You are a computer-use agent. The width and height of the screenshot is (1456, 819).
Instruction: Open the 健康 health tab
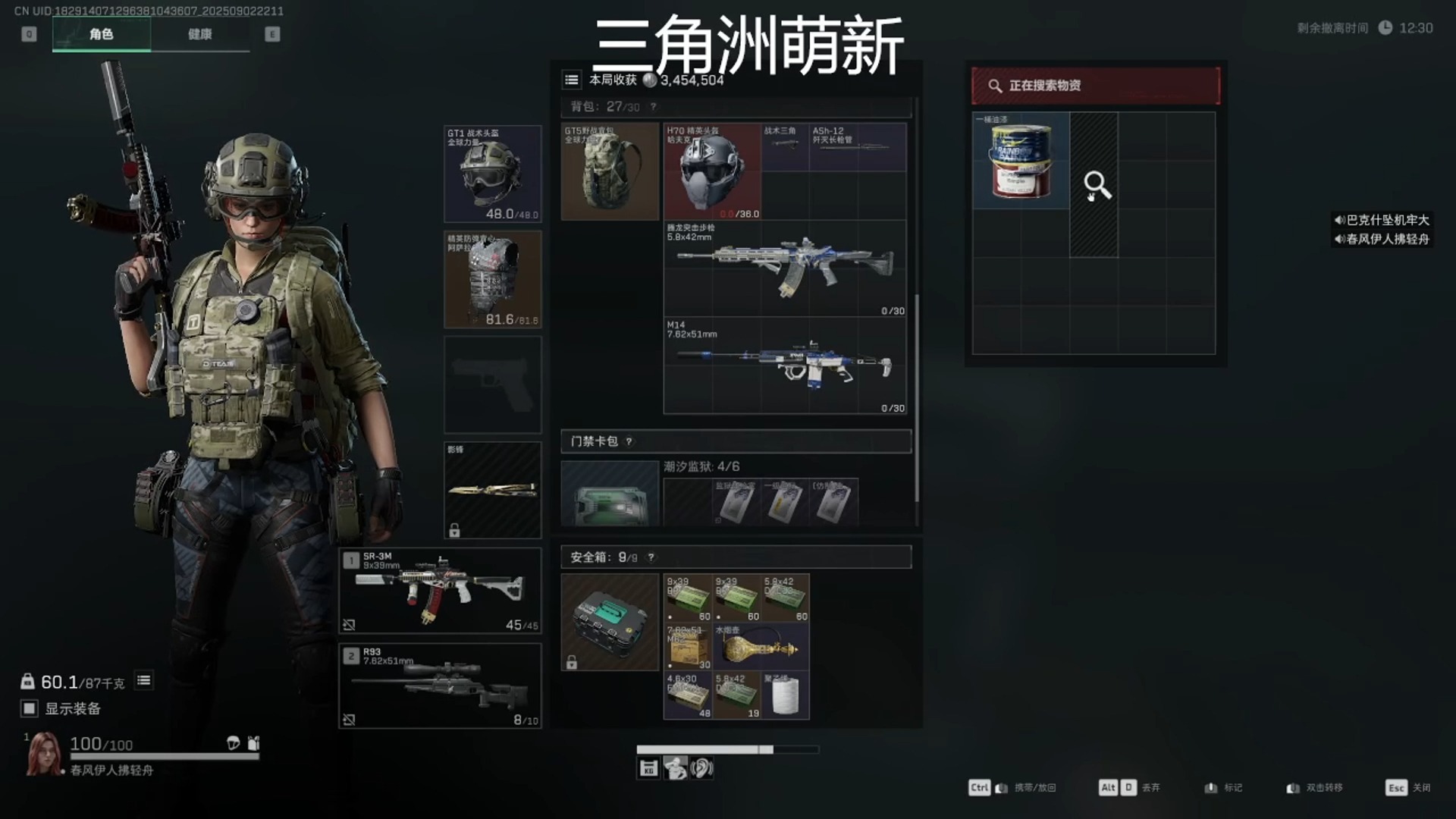(x=199, y=34)
